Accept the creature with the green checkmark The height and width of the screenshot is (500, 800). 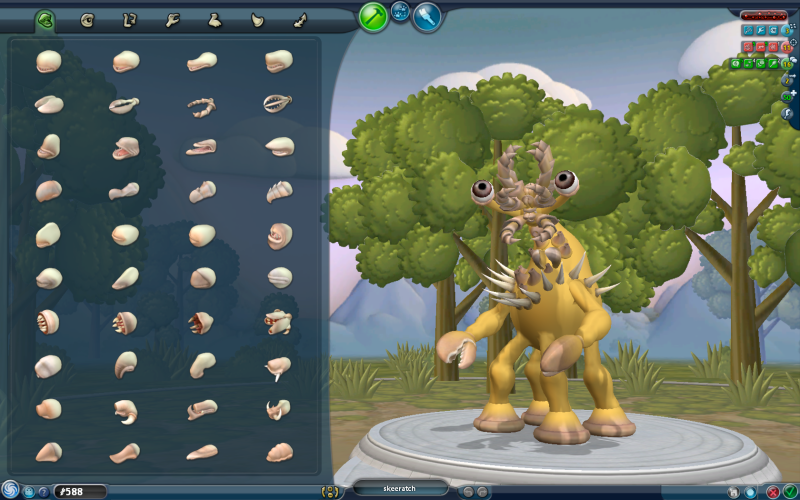coord(790,491)
